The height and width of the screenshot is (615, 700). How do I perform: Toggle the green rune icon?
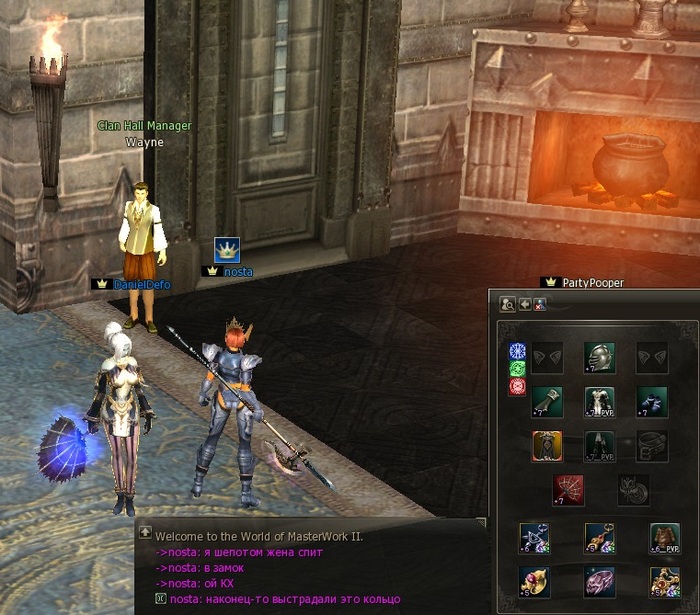pos(517,369)
